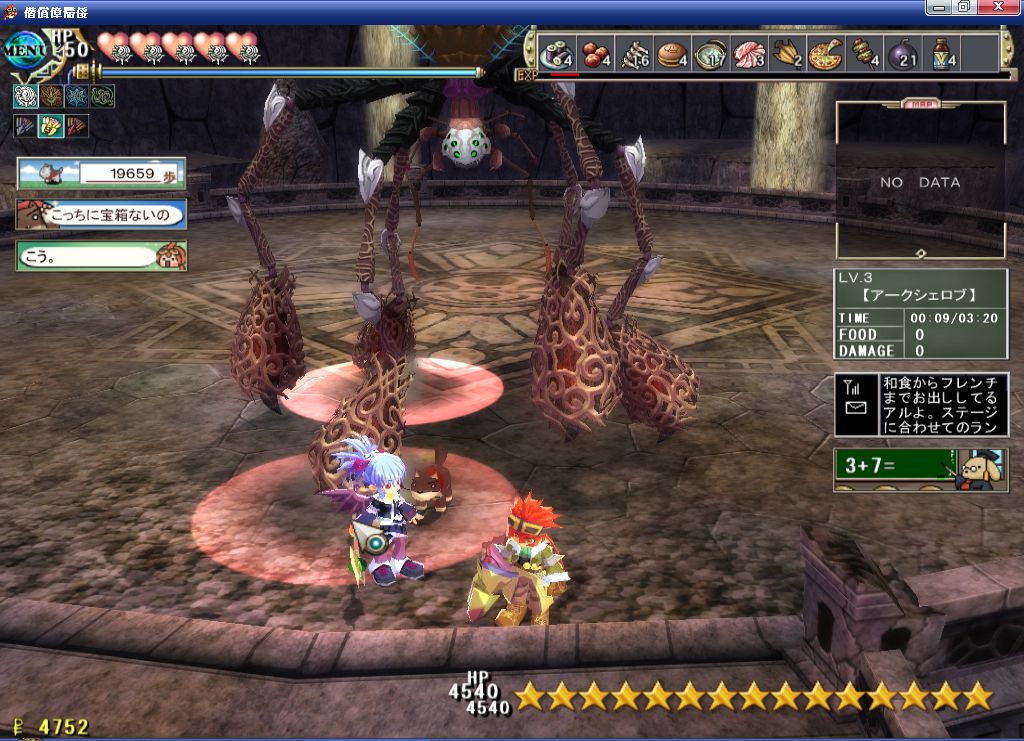
Task: Choose the hamburger food slot
Action: (672, 52)
